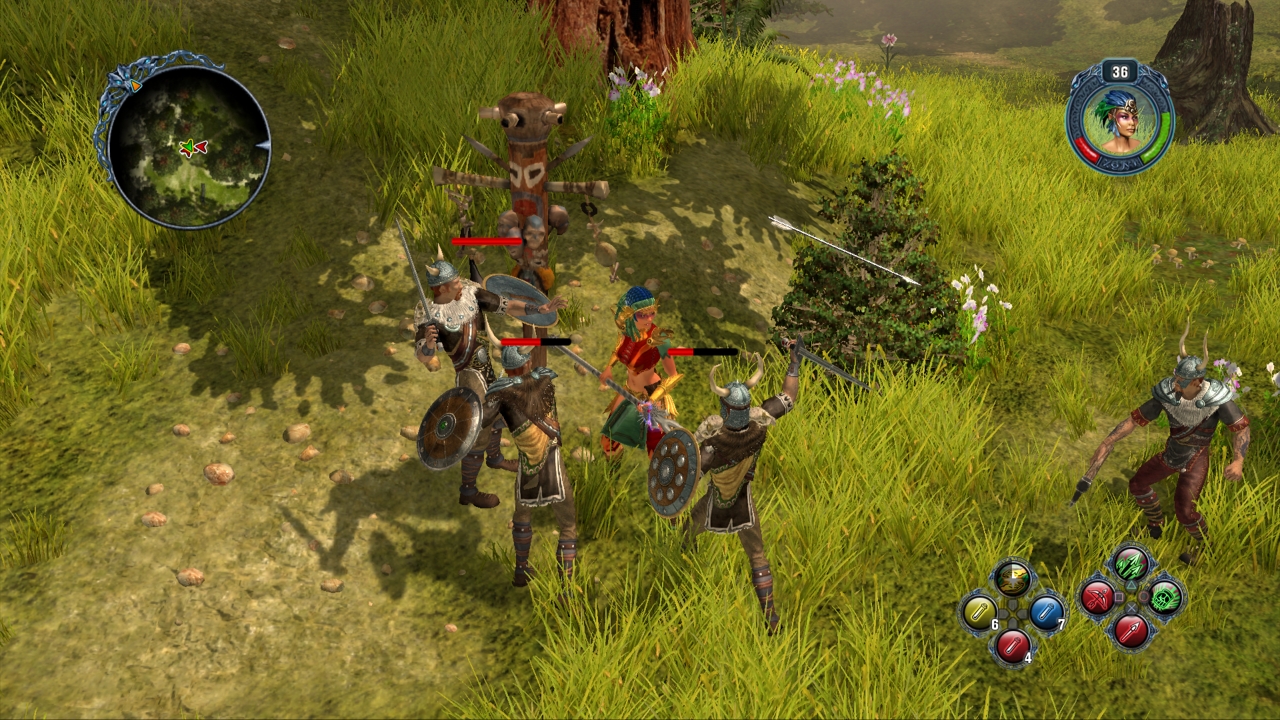
Task: Activate the green skull combat art
Action: pyautogui.click(x=1165, y=598)
